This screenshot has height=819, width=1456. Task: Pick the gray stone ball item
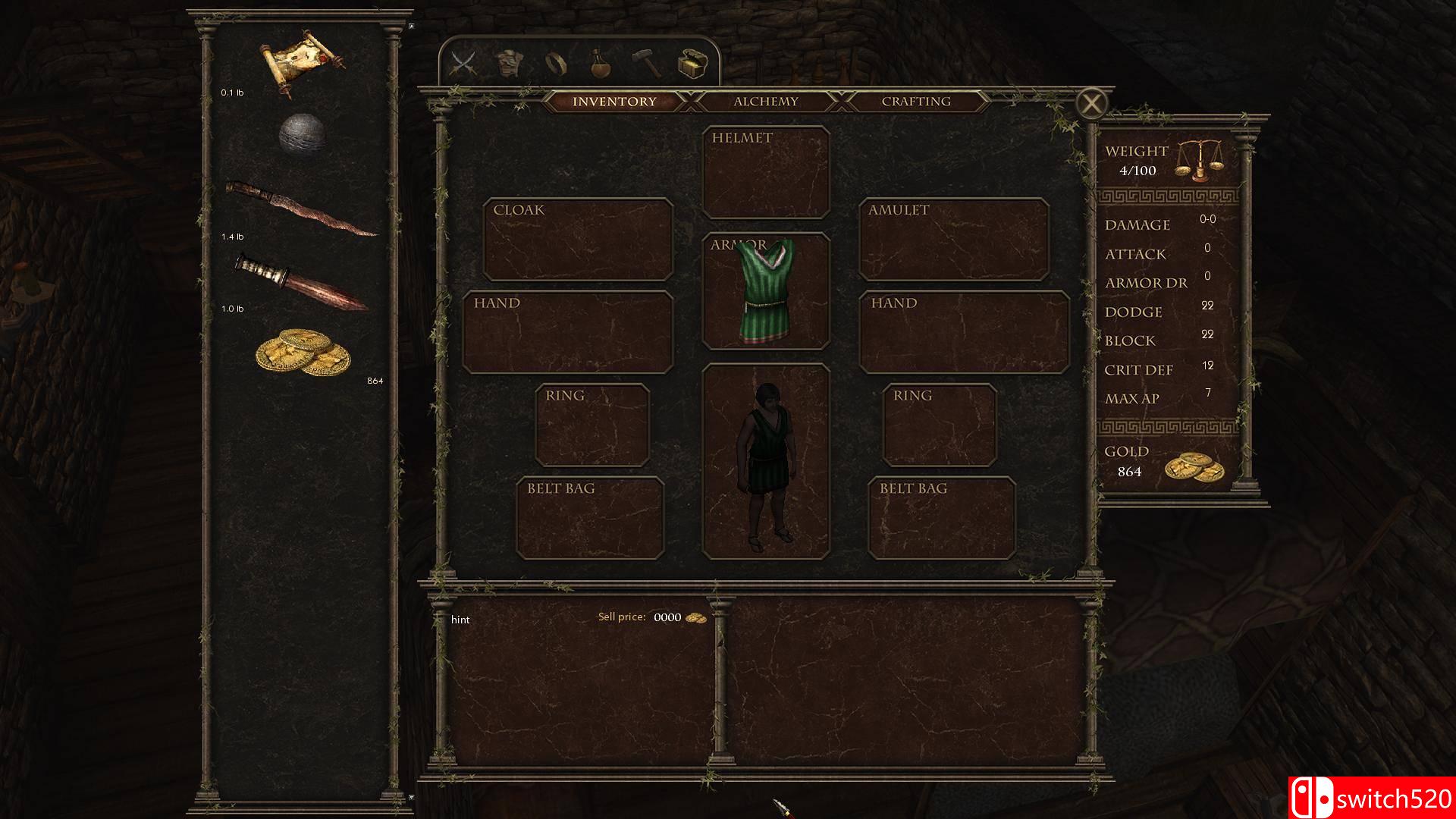coord(302,136)
